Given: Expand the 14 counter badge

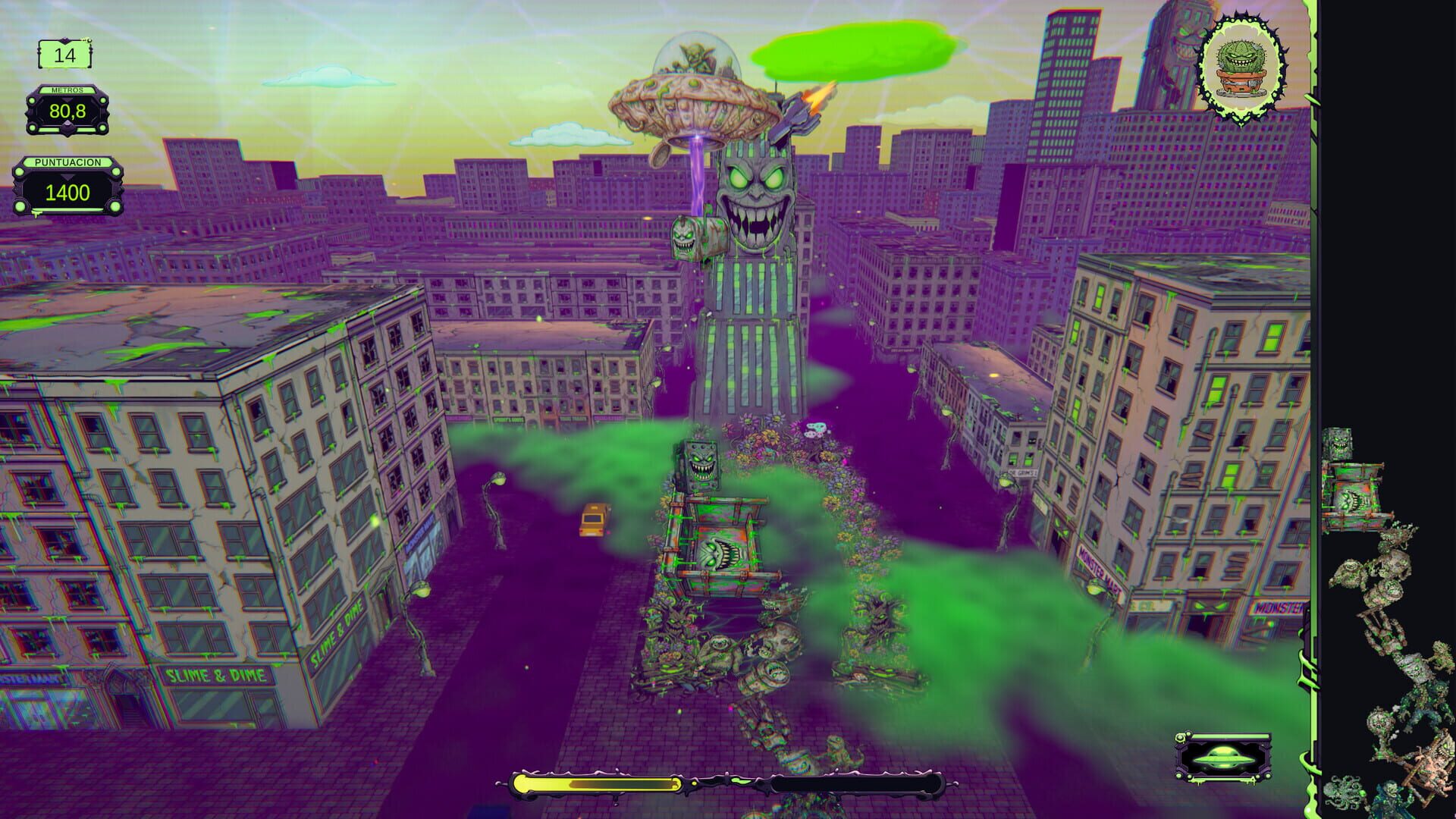Looking at the screenshot, I should point(64,55).
